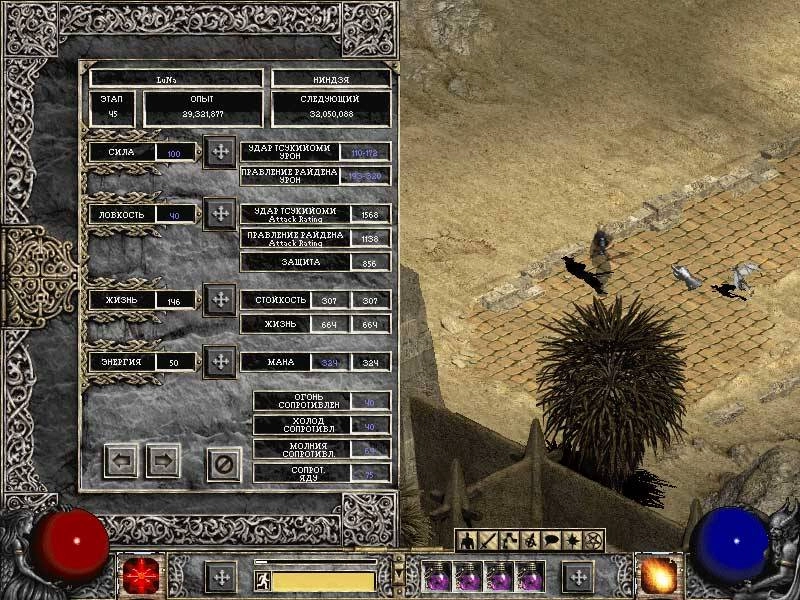Click the new-stats button beside the stamina bar
The image size is (800, 600).
221,577
